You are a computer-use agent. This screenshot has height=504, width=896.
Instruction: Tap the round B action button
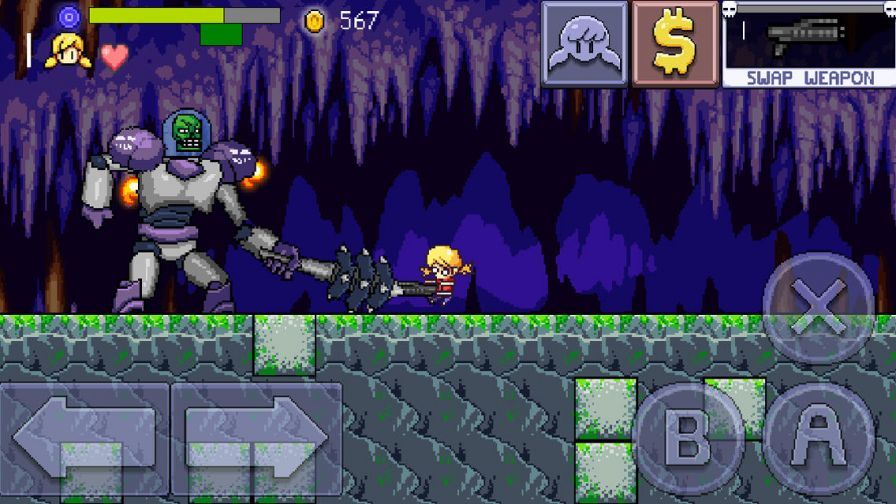(687, 435)
